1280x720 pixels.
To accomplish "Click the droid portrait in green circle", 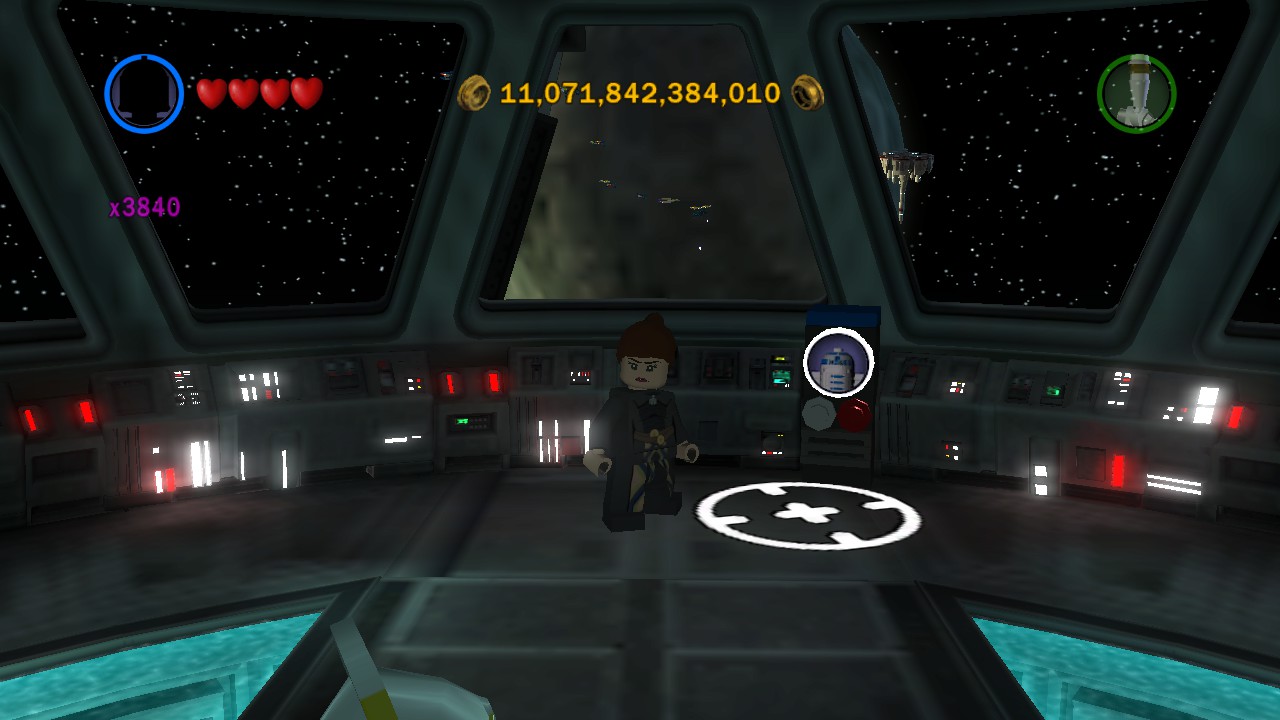I will tap(1136, 92).
